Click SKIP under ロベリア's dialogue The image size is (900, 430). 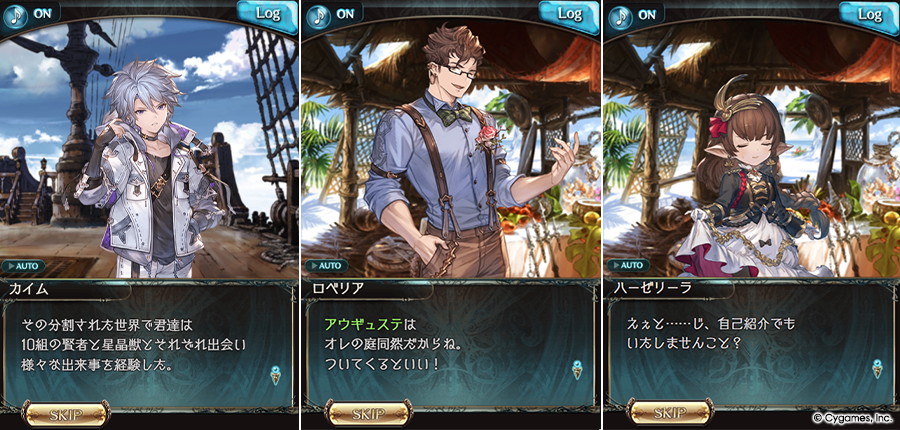click(366, 413)
